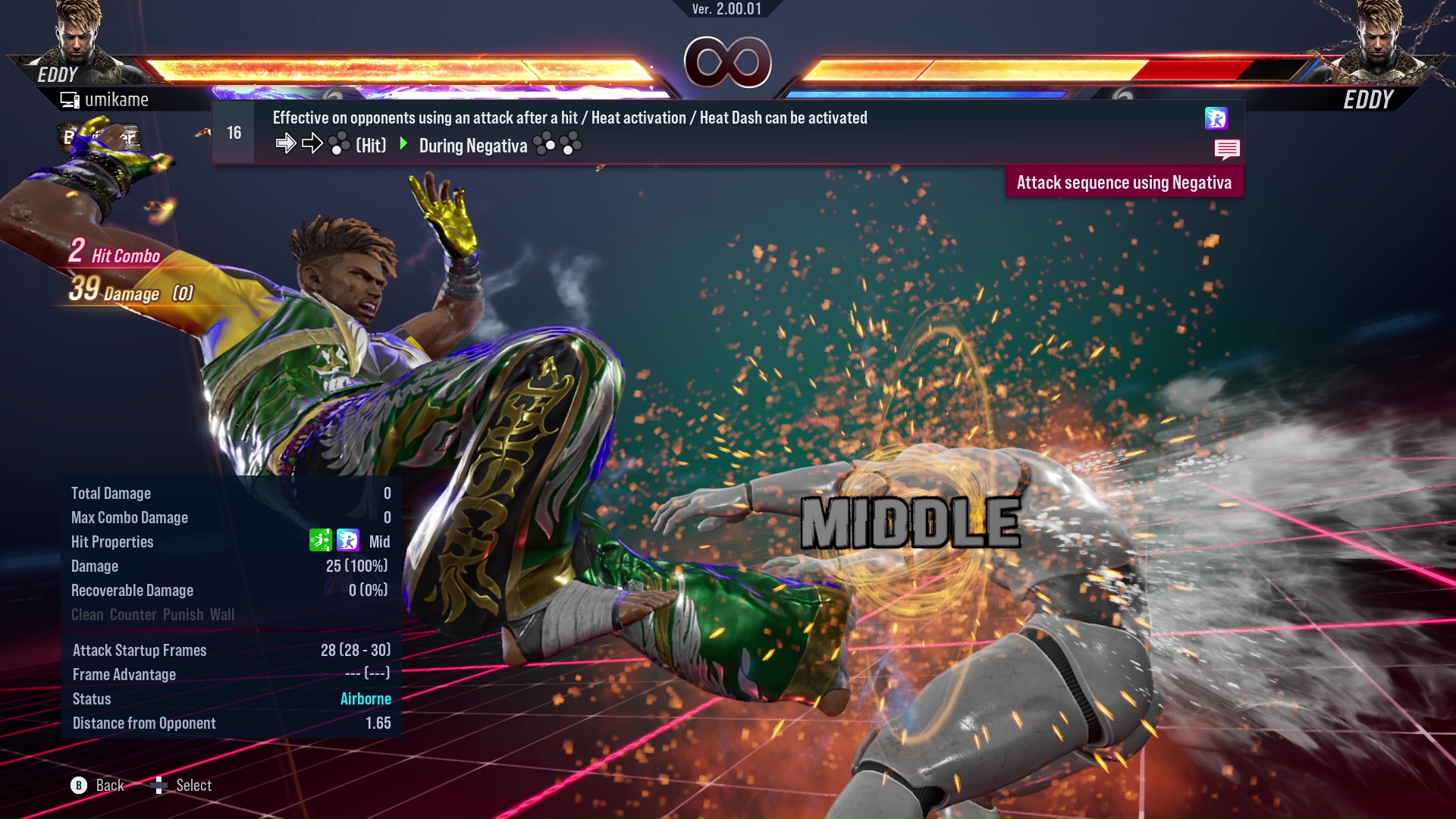Expand the Punish condition option

182,615
